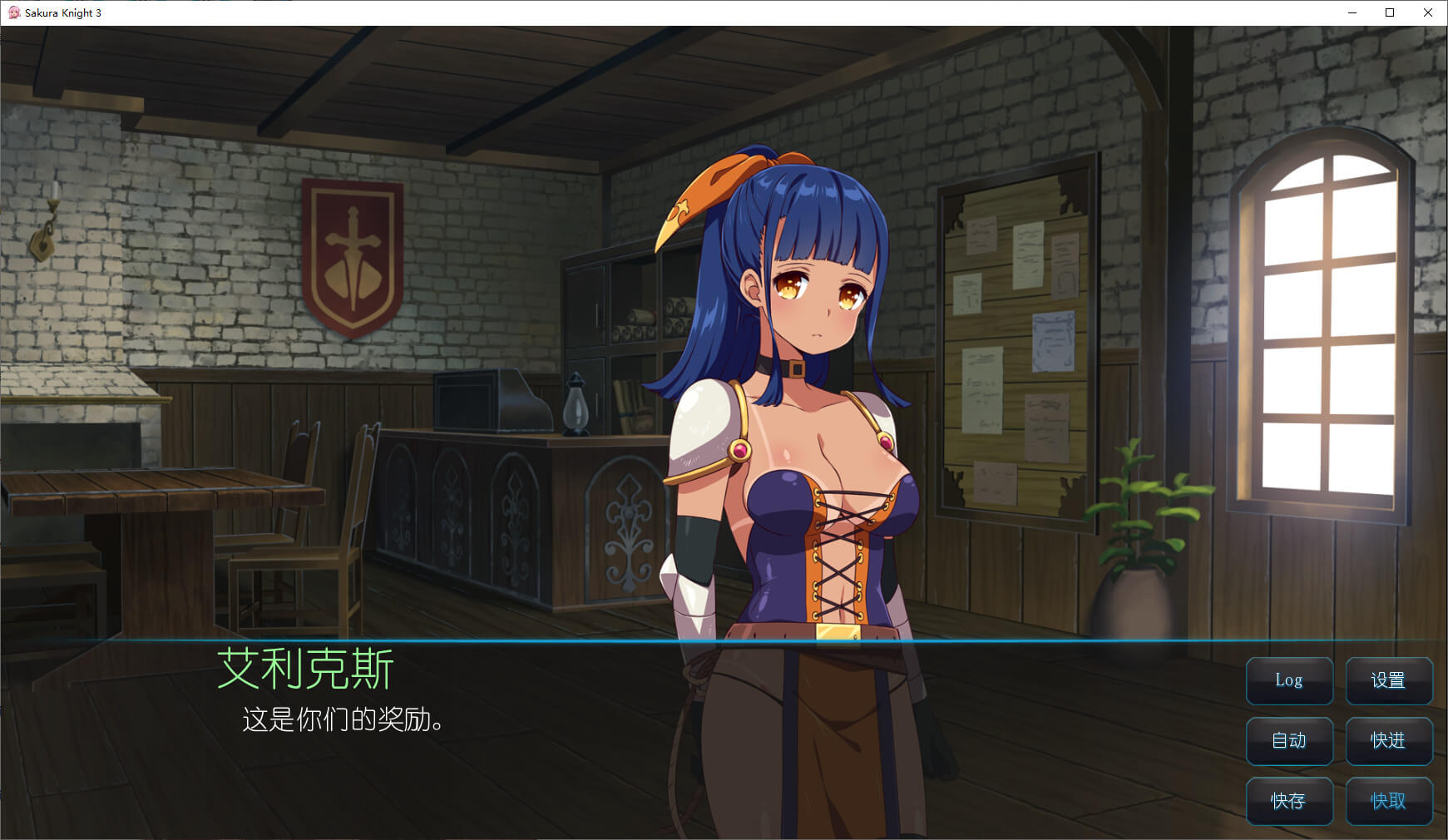Open the Log dialogue history

click(x=1289, y=680)
